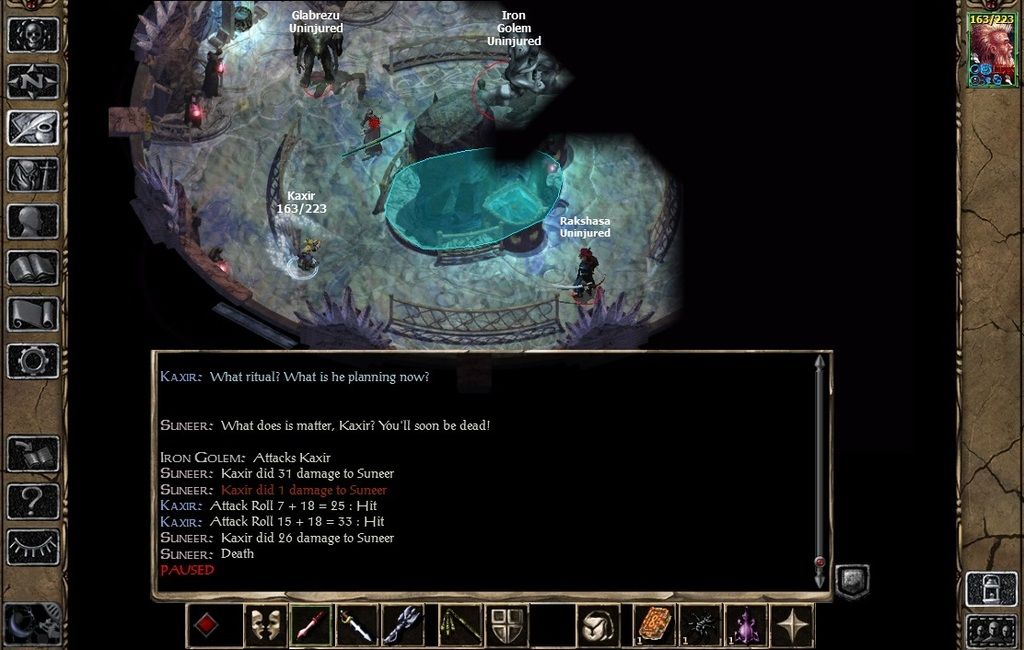Select Kaxir's character portrait

pyautogui.click(x=991, y=52)
